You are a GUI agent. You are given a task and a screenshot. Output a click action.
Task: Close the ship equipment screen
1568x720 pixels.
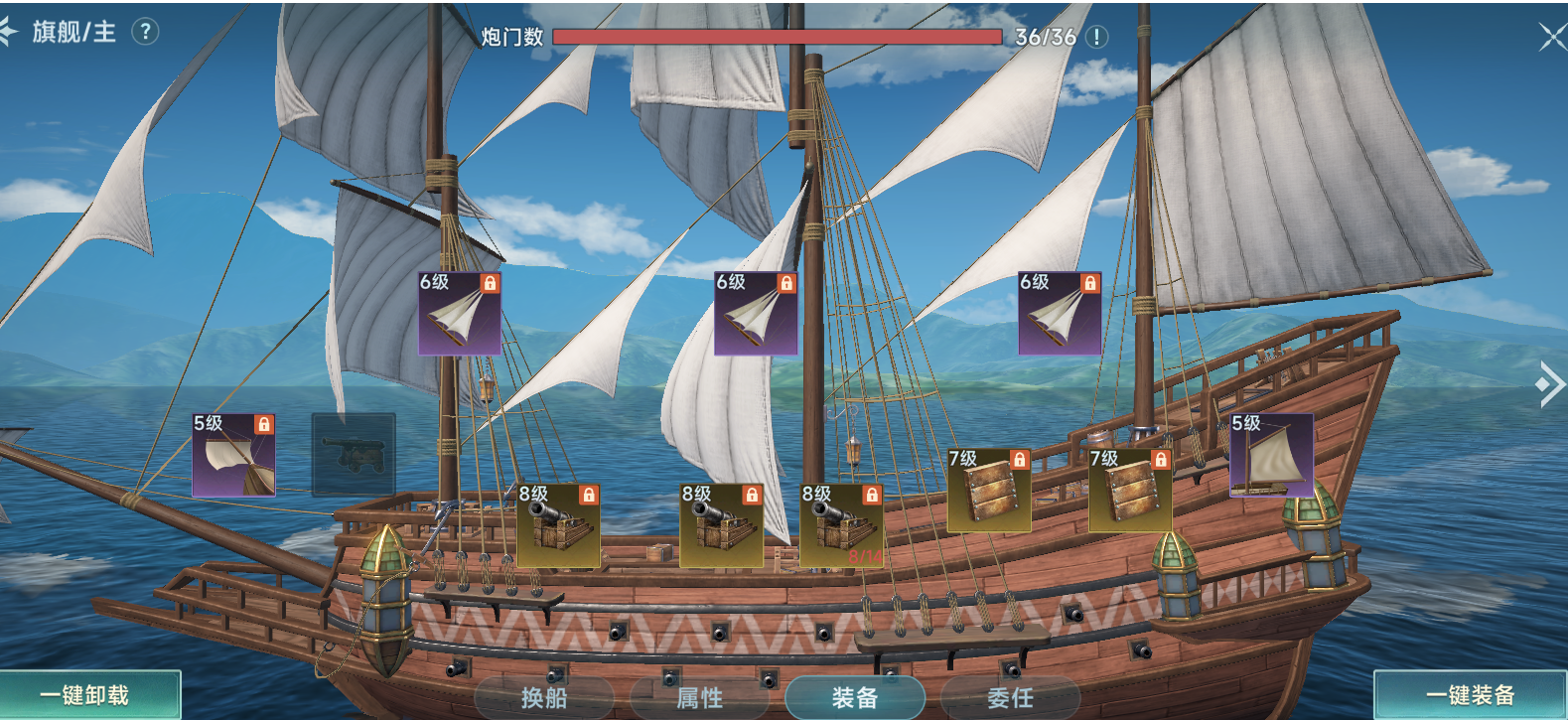(x=1551, y=38)
